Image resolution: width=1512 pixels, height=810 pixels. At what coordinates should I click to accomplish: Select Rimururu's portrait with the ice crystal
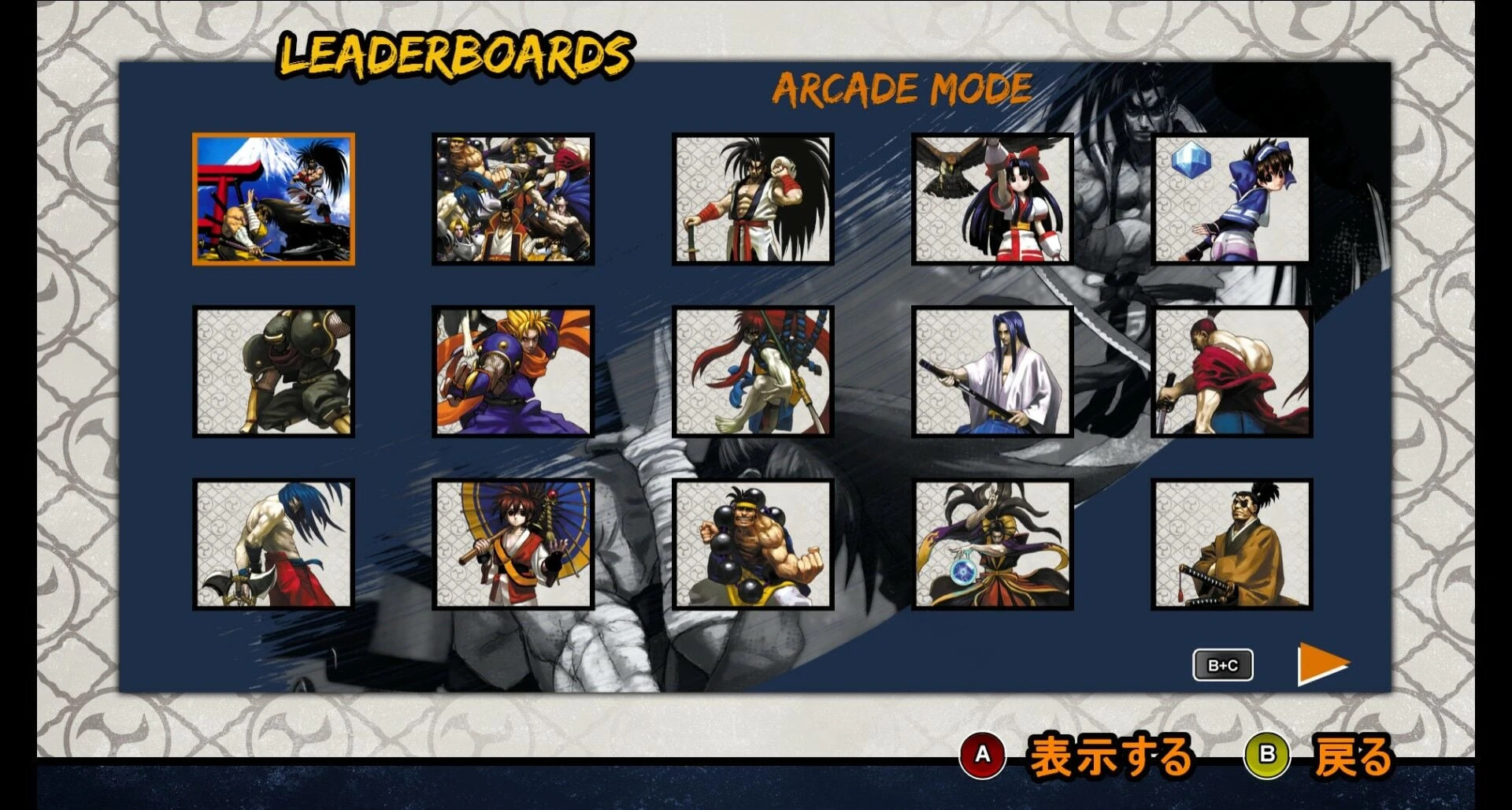click(x=1231, y=200)
